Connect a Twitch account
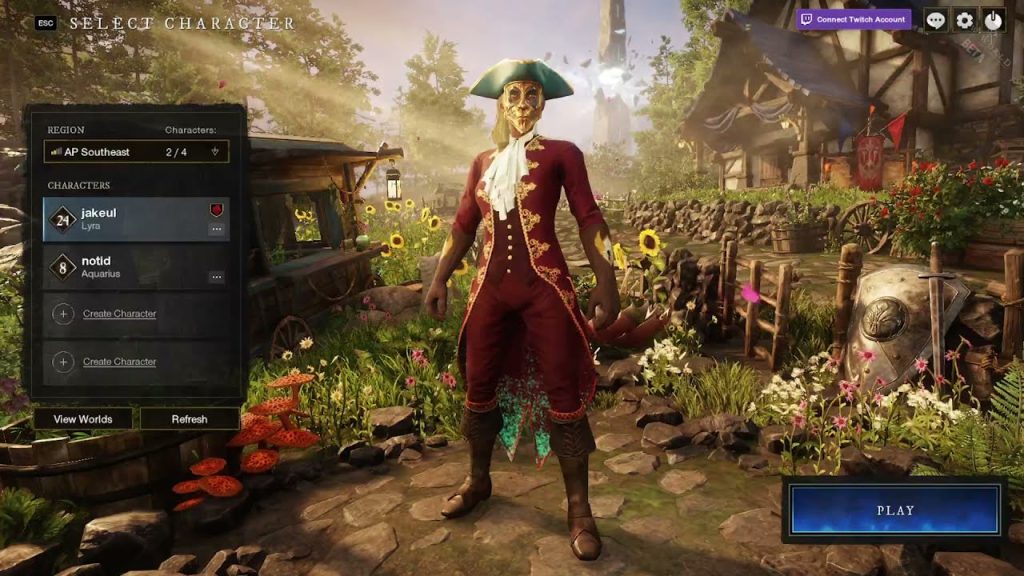1024x576 pixels. click(853, 19)
